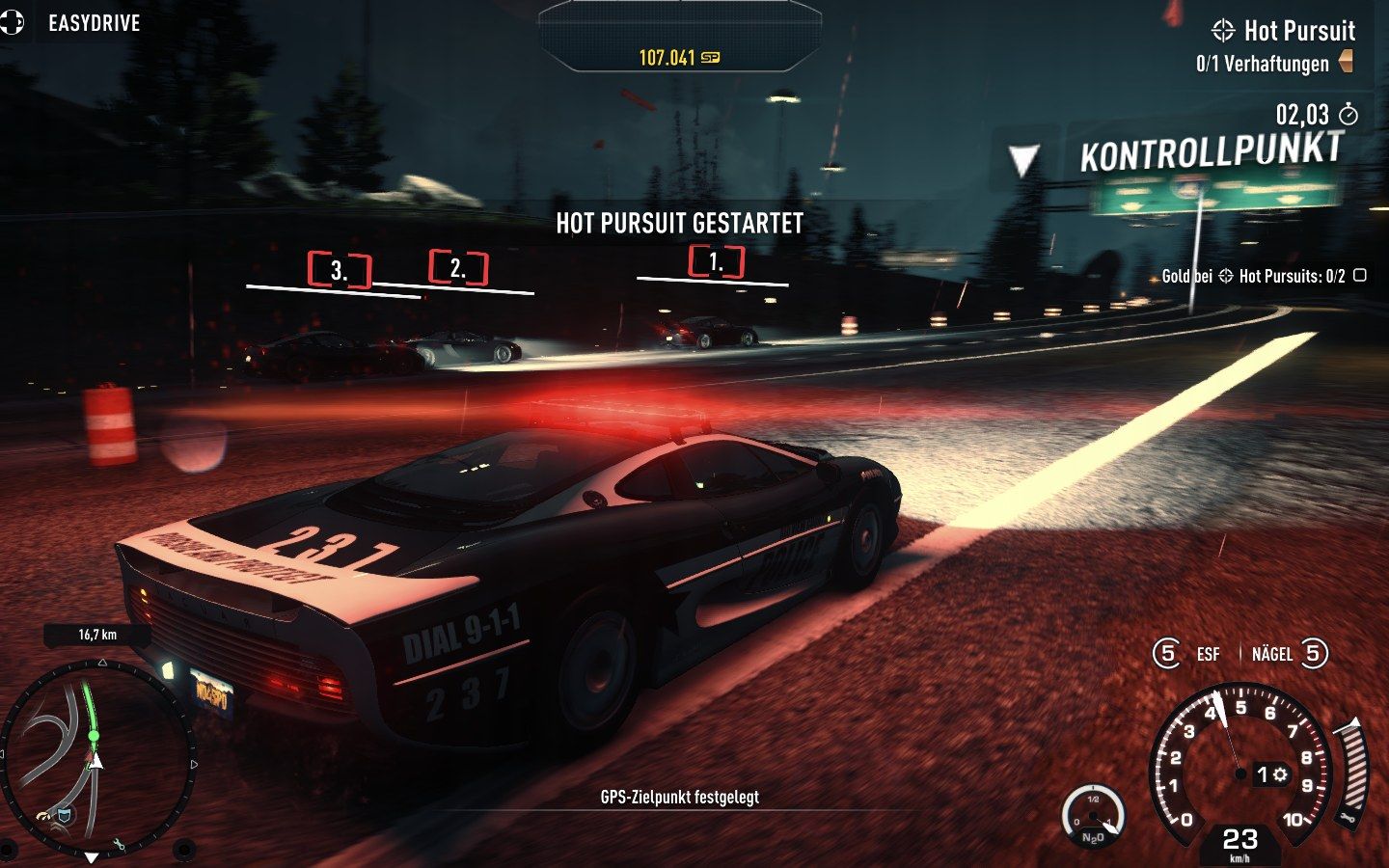Target racer marker number 2
This screenshot has height=868, width=1389.
point(458,268)
